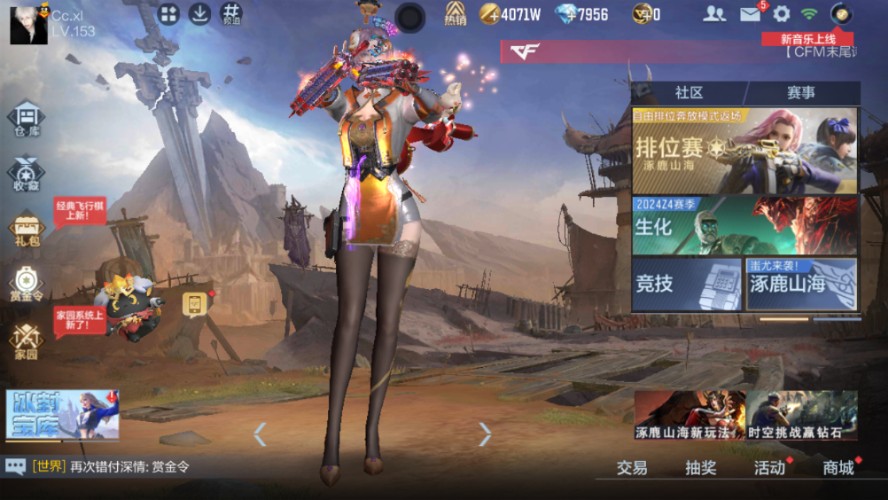Open the 收藏 collection menu

(x=26, y=173)
